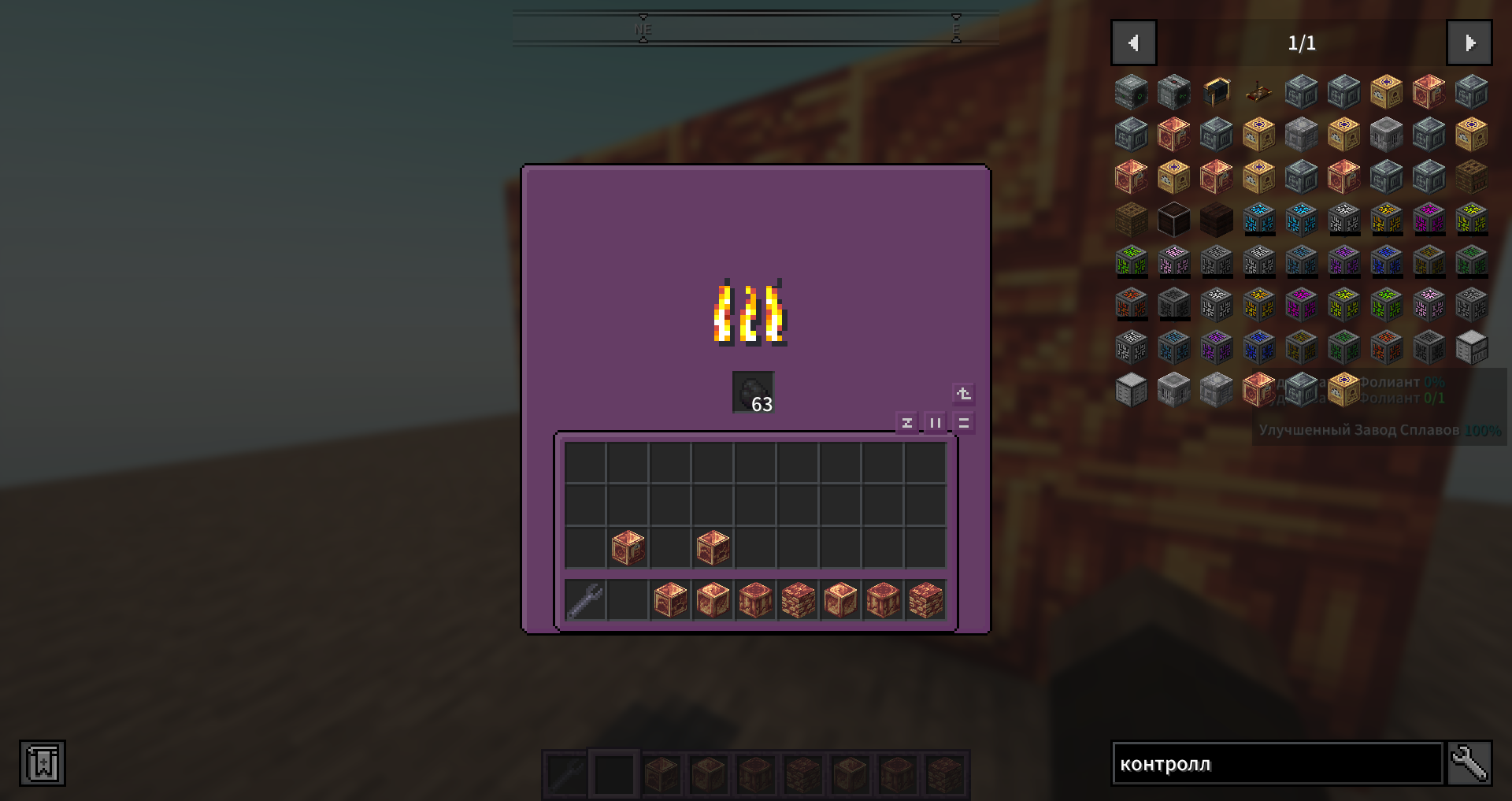Select the black cube with white outline
The height and width of the screenshot is (801, 1512).
(1173, 219)
